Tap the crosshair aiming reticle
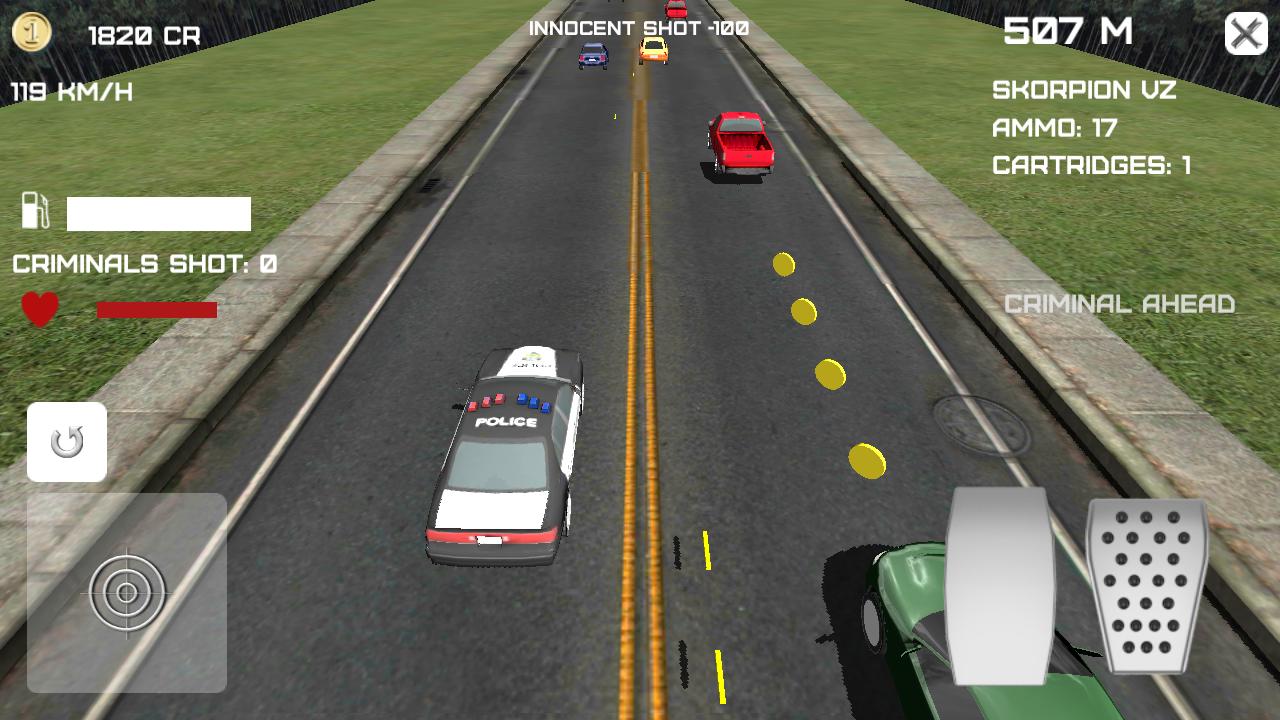Viewport: 1280px width, 720px height. [x=124, y=592]
